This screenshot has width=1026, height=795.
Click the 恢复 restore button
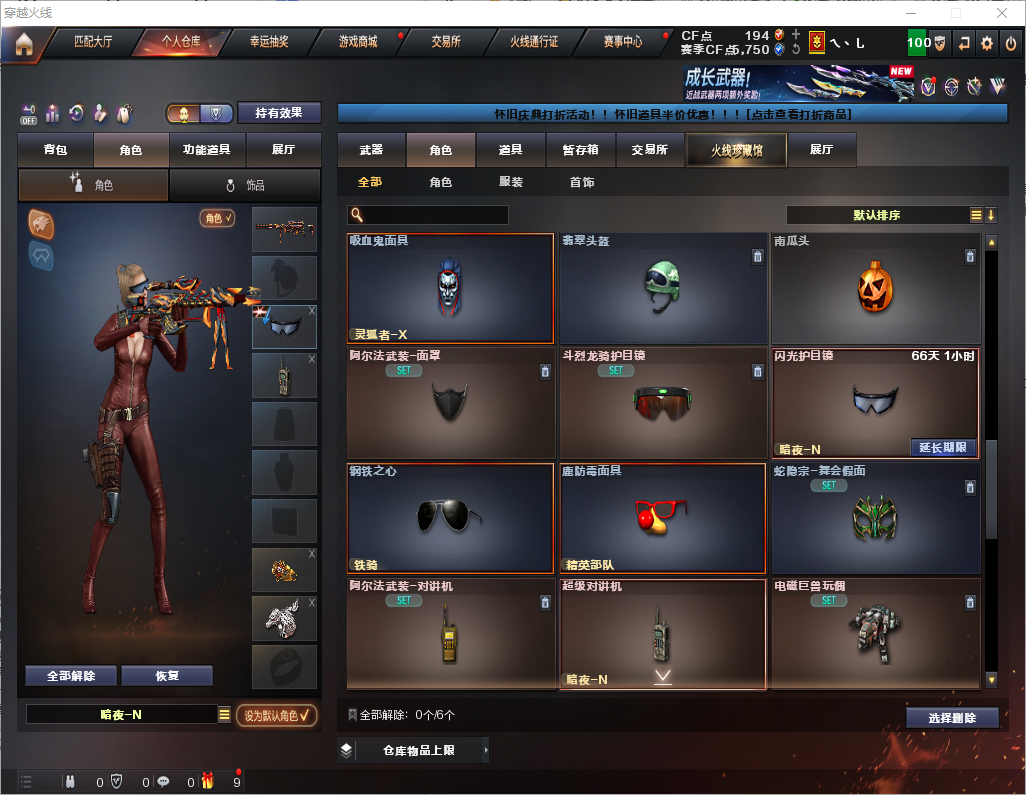167,676
